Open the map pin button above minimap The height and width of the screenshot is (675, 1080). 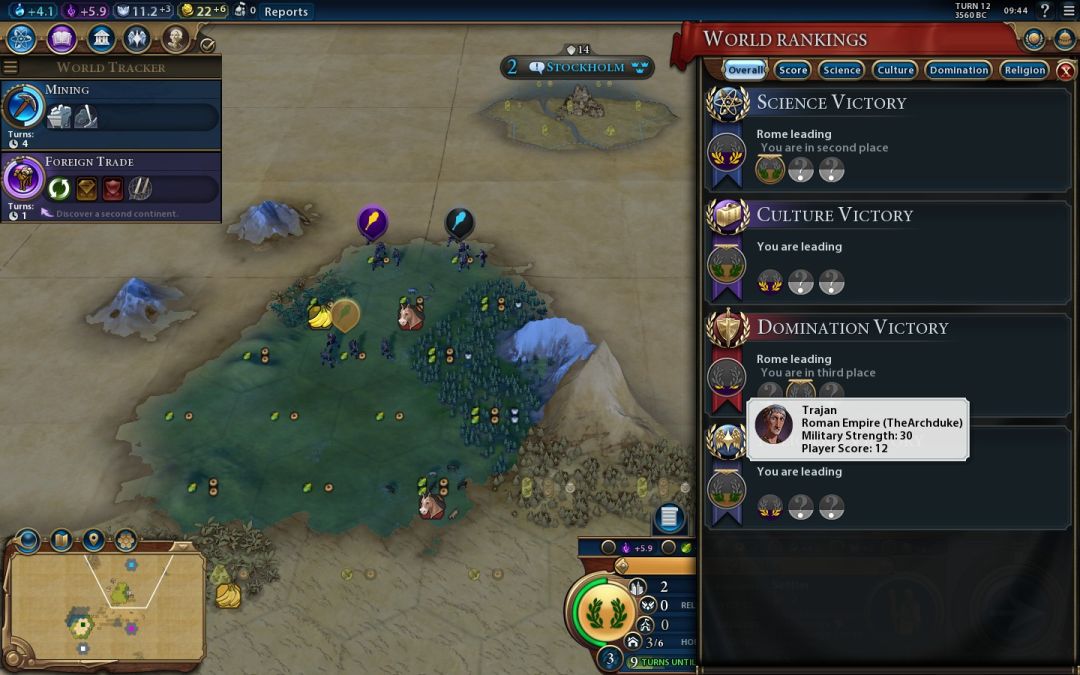point(94,541)
